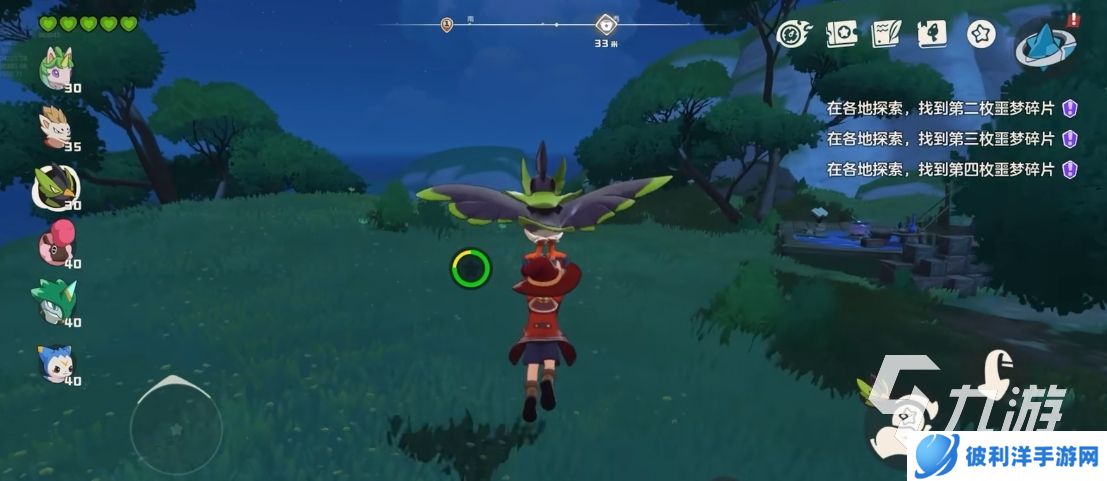Image resolution: width=1107 pixels, height=481 pixels.
Task: Open the flaming compass icon
Action: 790,34
